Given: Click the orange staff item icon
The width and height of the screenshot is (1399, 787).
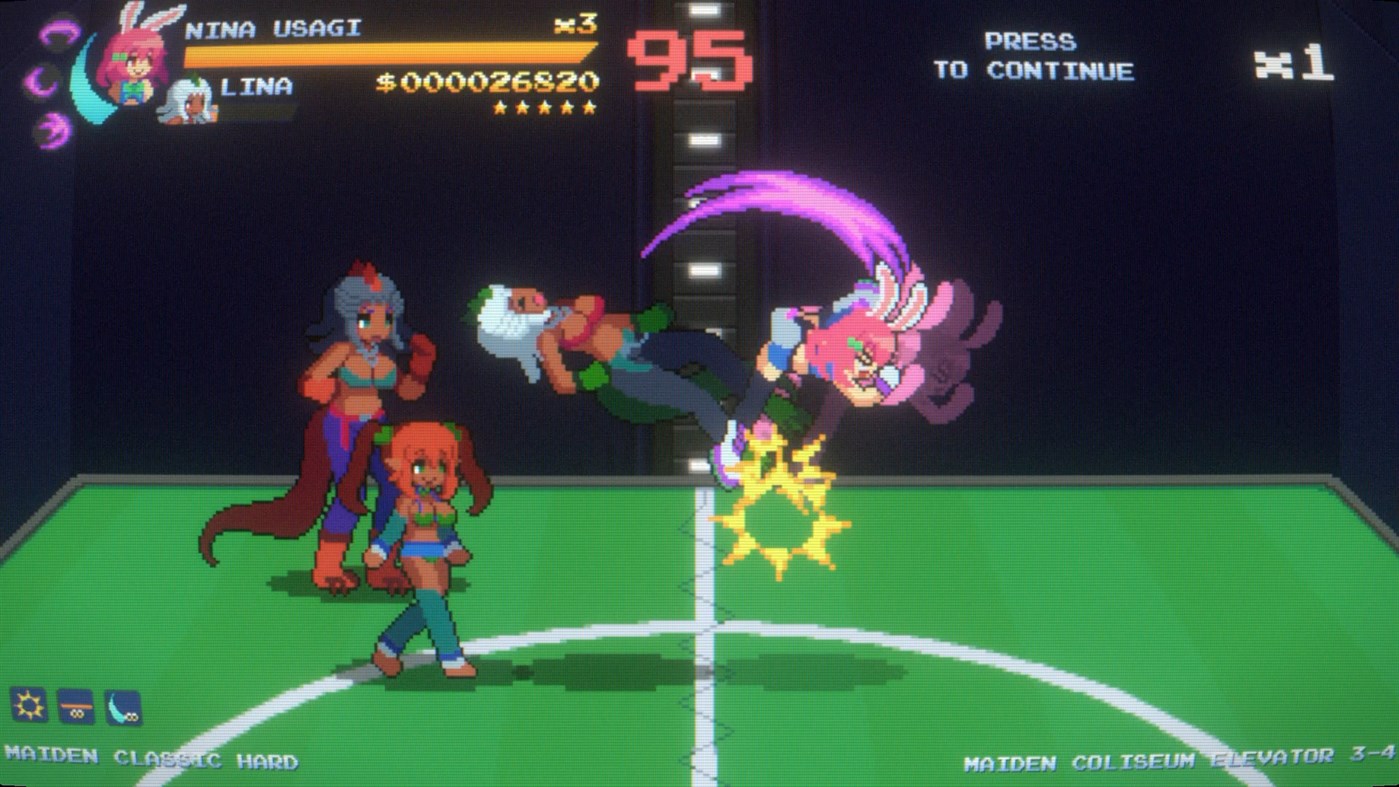Looking at the screenshot, I should coord(77,704).
